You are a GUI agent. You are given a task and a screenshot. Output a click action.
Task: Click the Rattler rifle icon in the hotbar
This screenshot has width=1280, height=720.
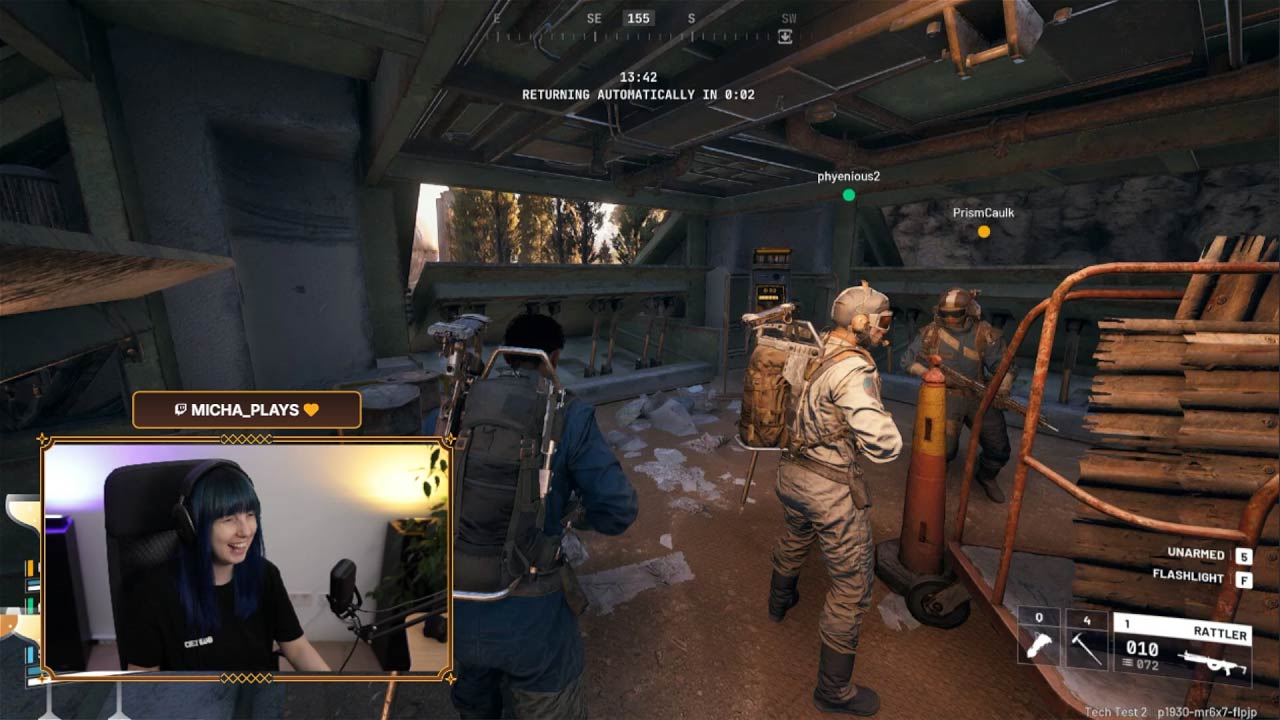1215,660
